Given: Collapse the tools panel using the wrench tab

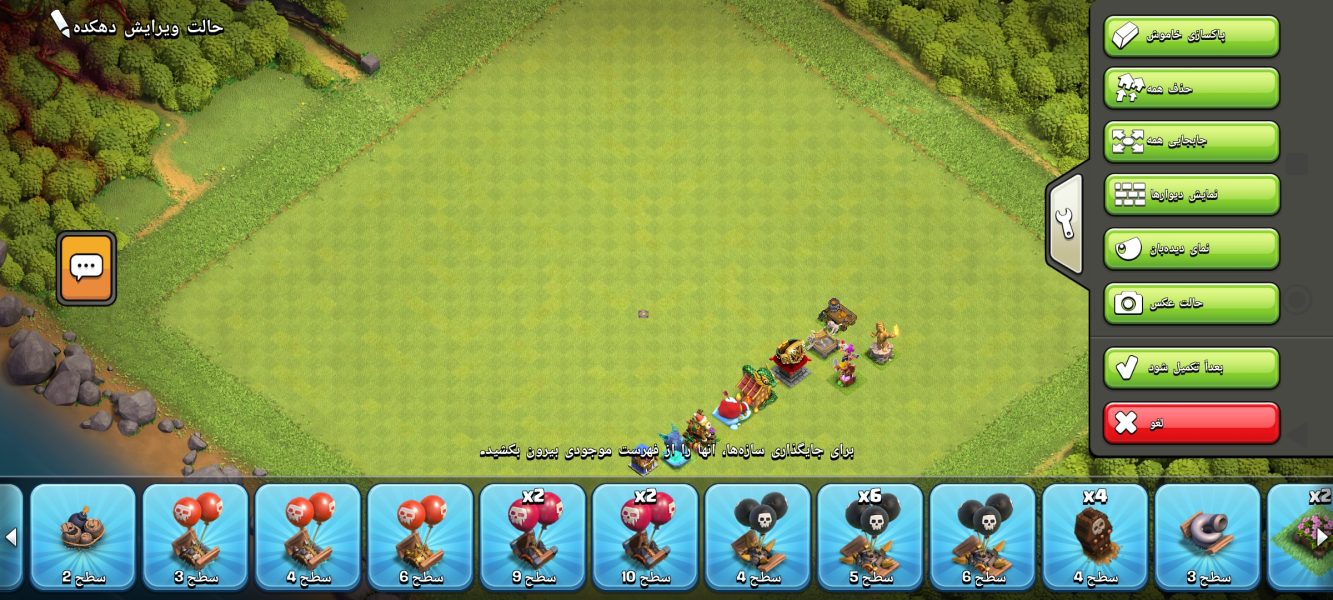Looking at the screenshot, I should [x=1065, y=225].
